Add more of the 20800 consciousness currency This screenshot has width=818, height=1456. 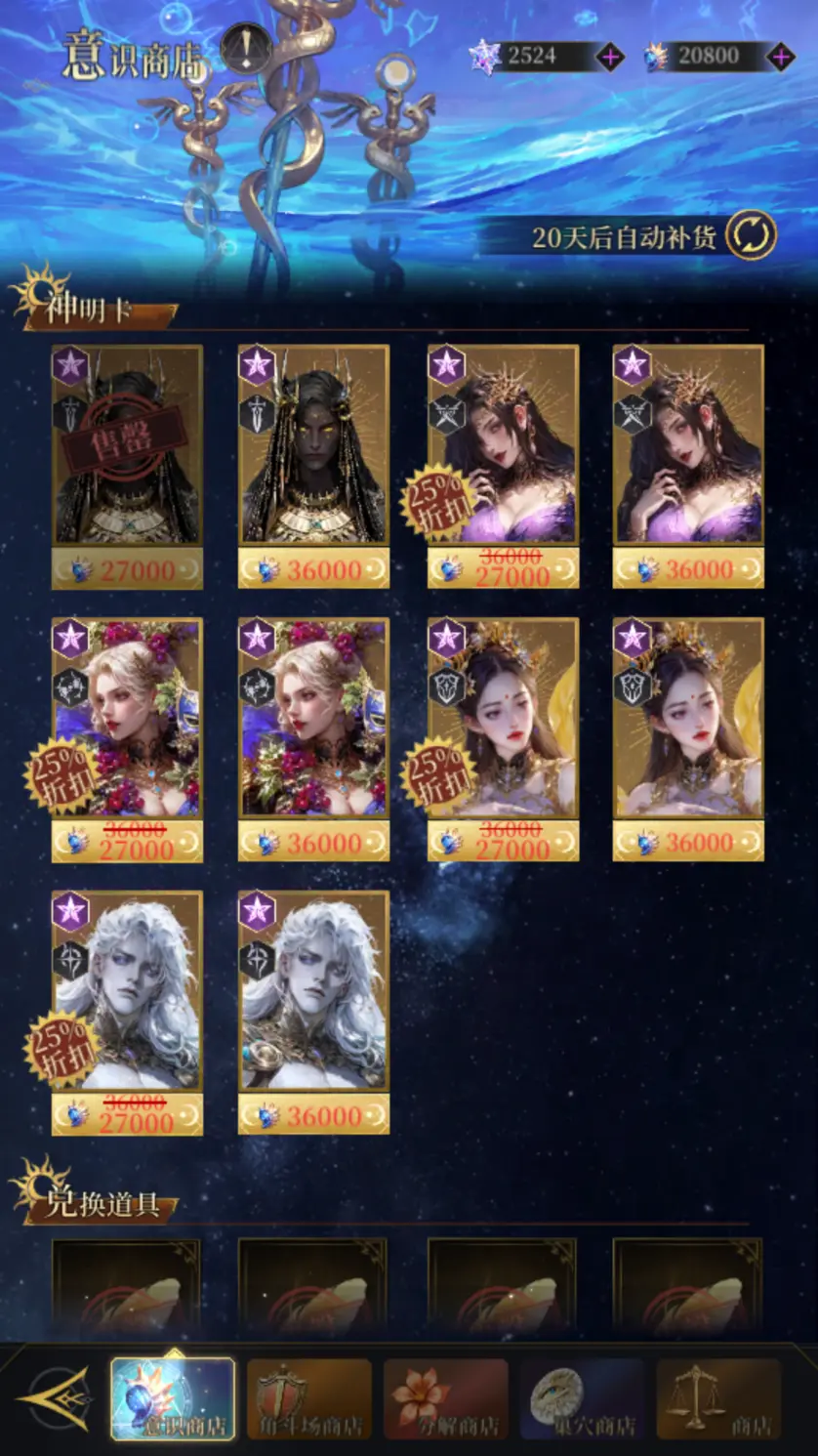[x=780, y=57]
